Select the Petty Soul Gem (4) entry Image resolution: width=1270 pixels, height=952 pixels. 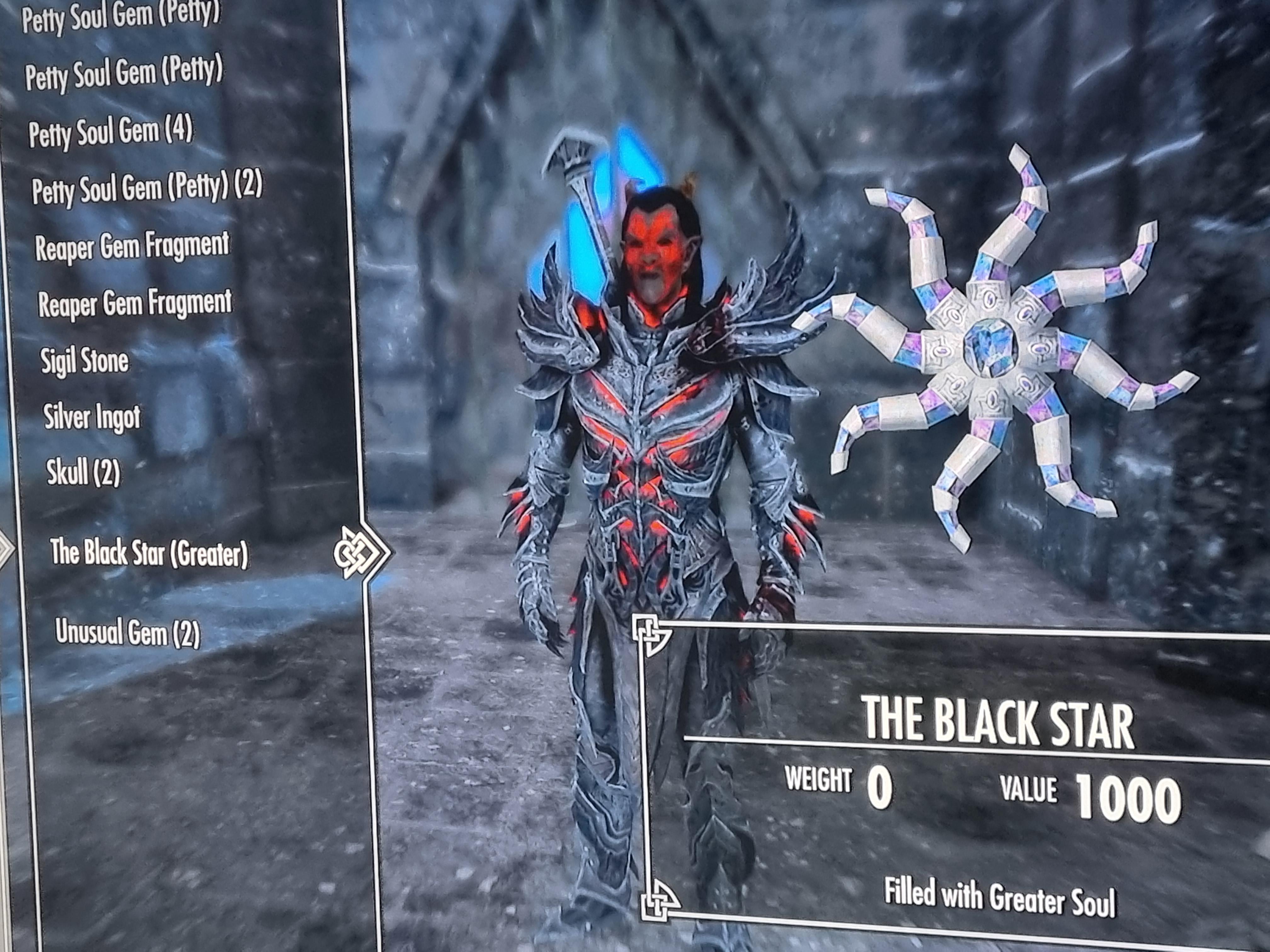tap(111, 133)
